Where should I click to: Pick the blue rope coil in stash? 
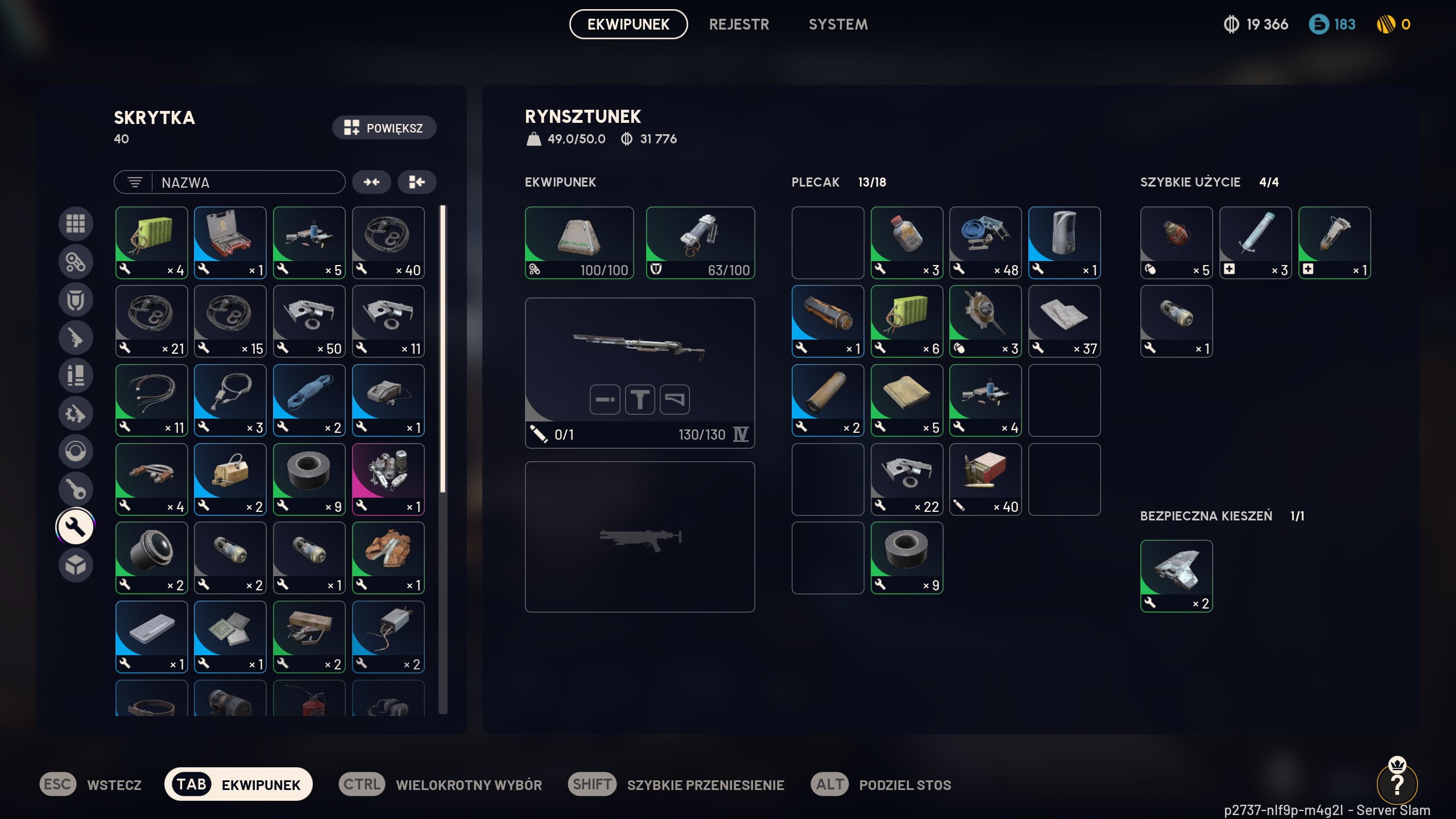coord(309,400)
